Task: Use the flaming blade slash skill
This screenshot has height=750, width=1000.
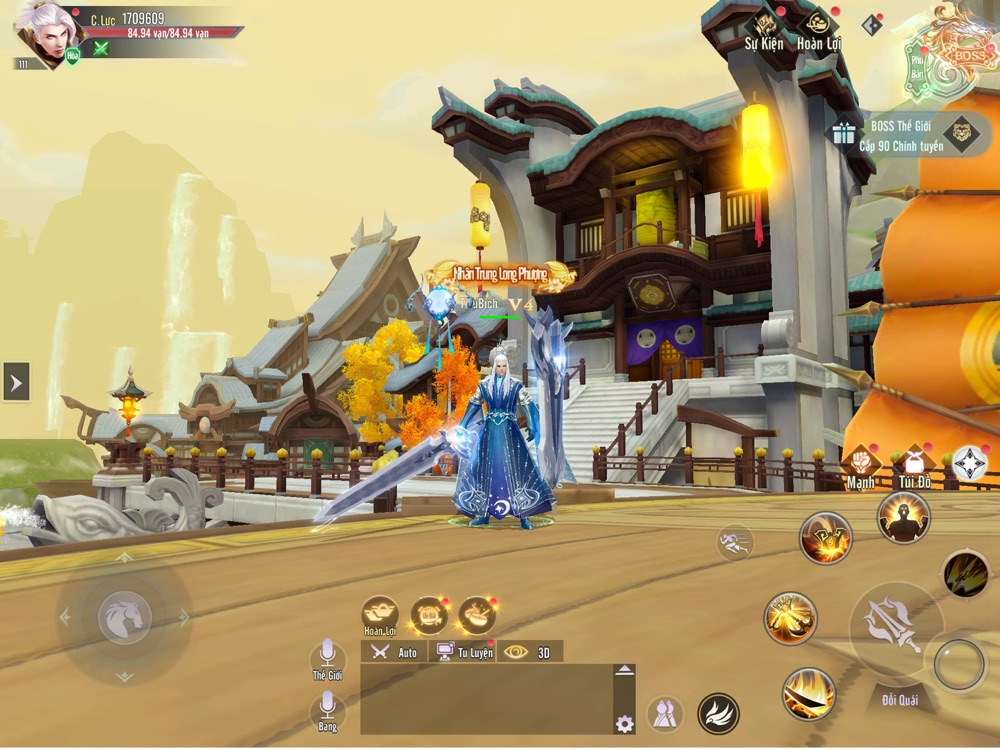Action: tap(808, 693)
